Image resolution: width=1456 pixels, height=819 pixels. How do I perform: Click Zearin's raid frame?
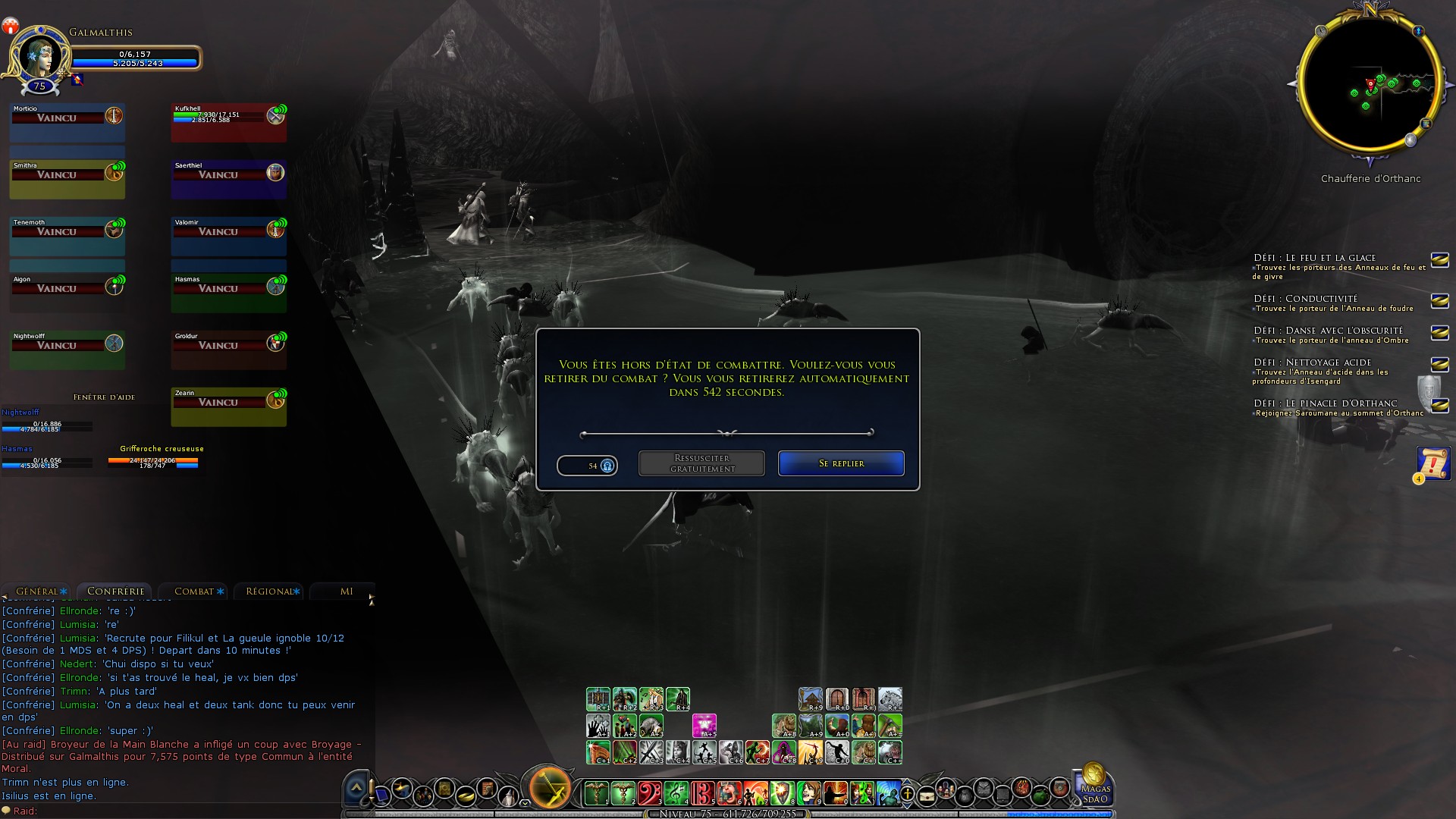[228, 407]
